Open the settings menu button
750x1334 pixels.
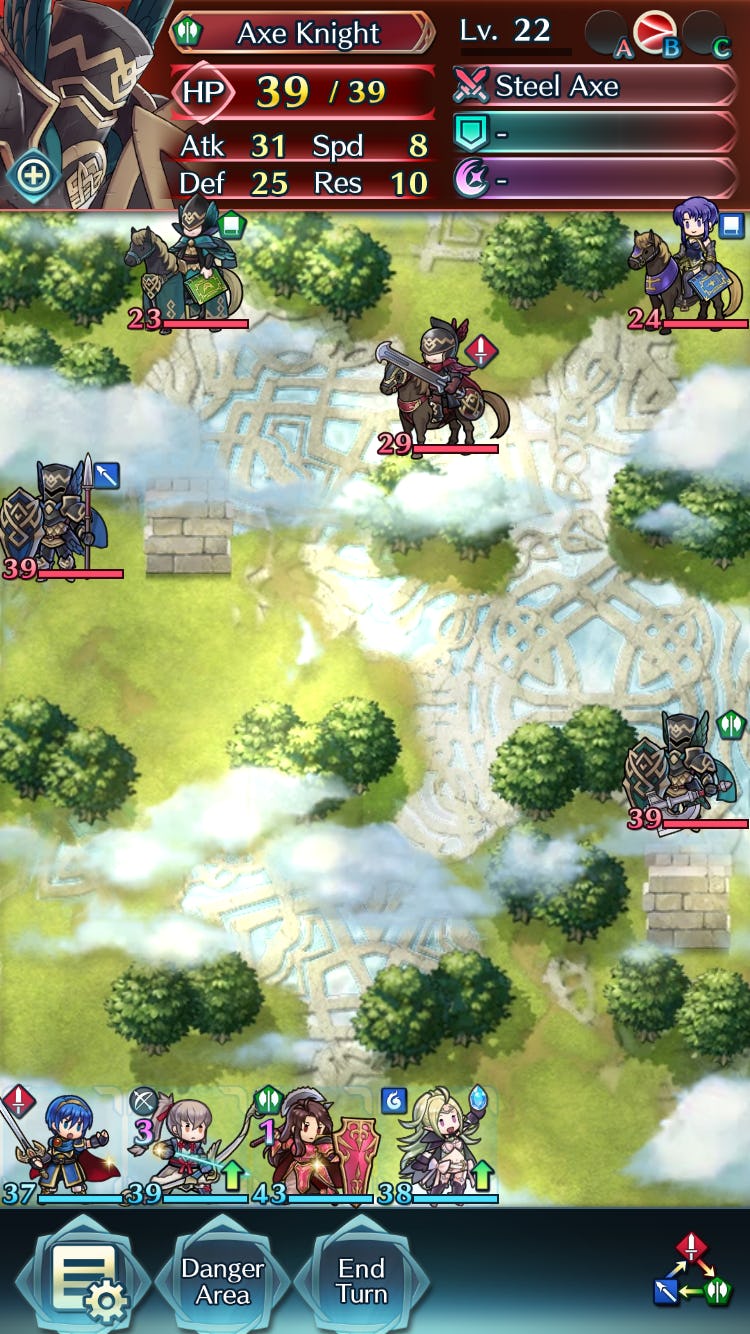coord(83,1280)
